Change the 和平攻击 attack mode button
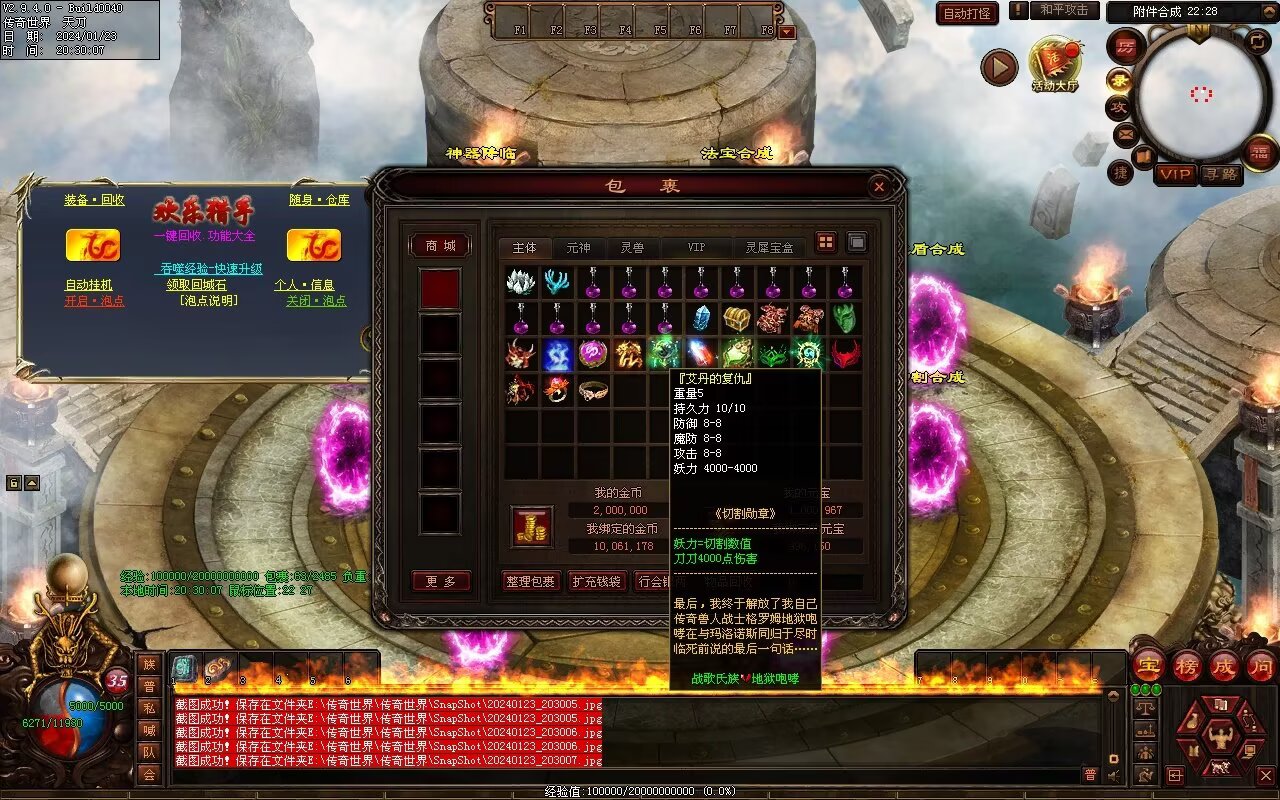 (1063, 10)
